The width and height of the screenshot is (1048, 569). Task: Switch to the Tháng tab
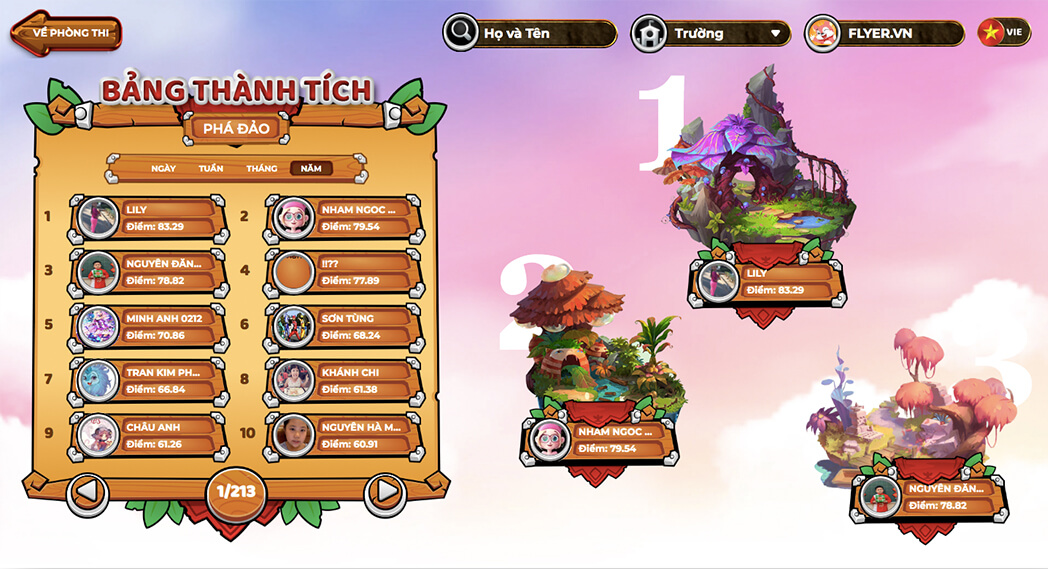click(x=262, y=168)
